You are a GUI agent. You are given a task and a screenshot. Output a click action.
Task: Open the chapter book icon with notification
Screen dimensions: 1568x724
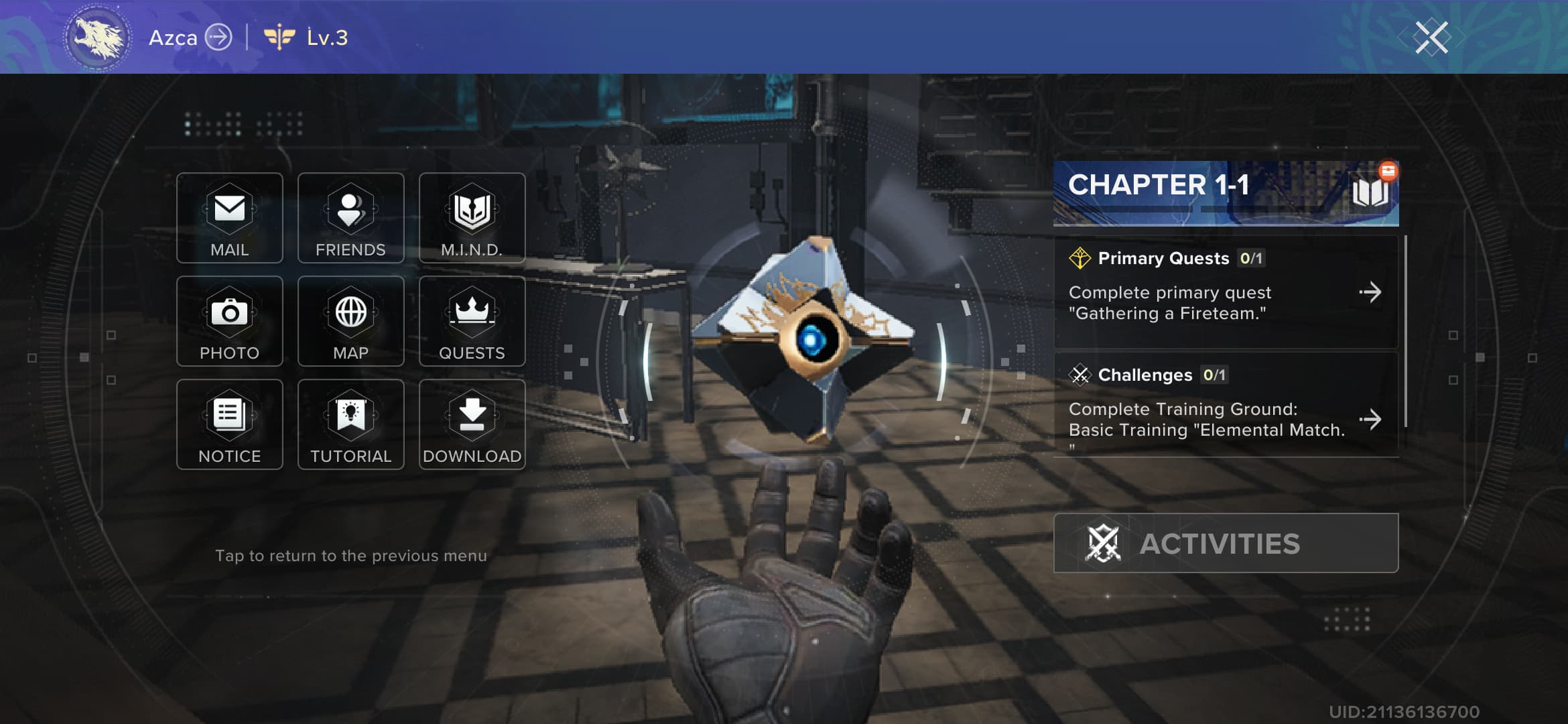(1370, 192)
